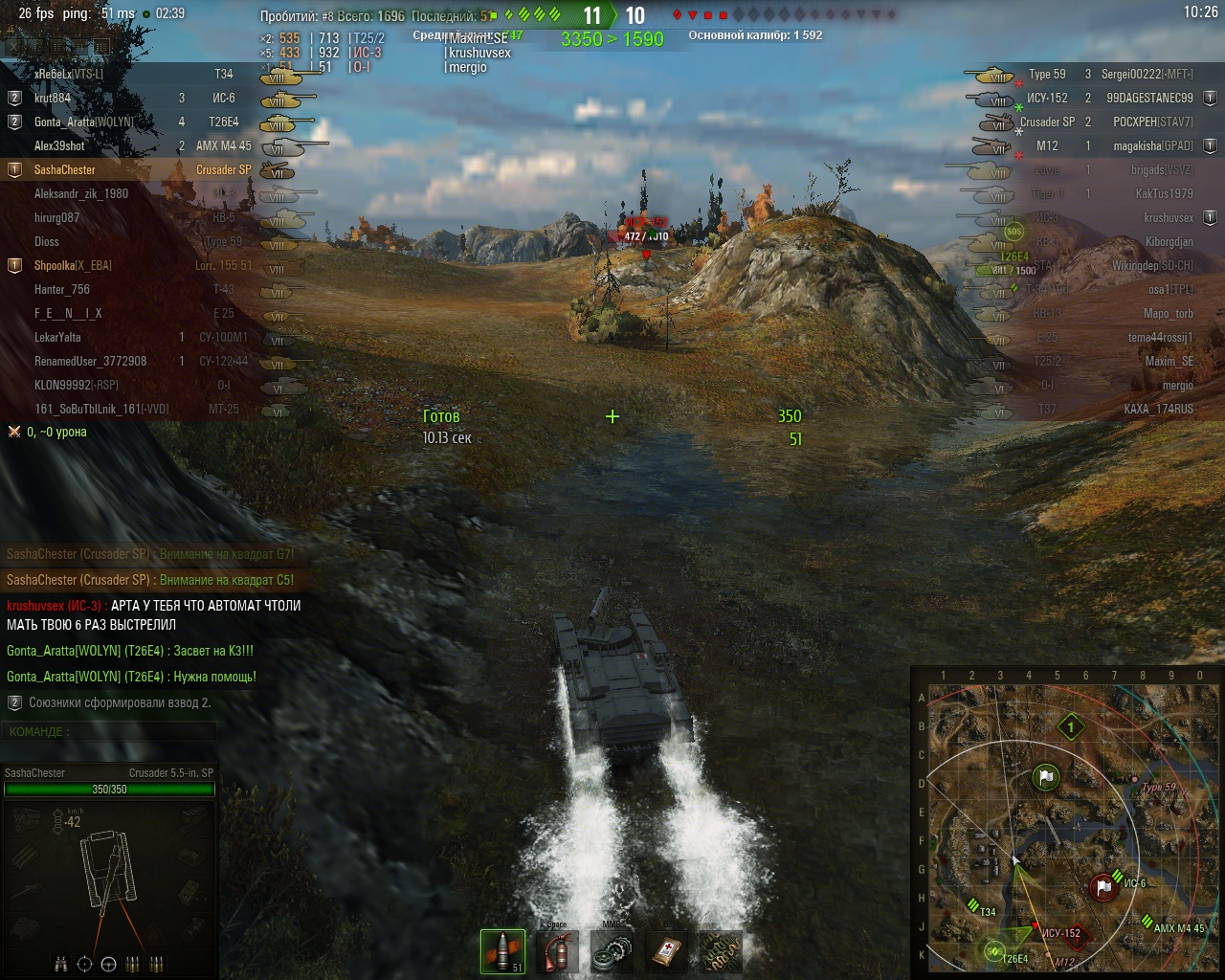Click the T34 ally marker on the minimap

click(x=973, y=905)
